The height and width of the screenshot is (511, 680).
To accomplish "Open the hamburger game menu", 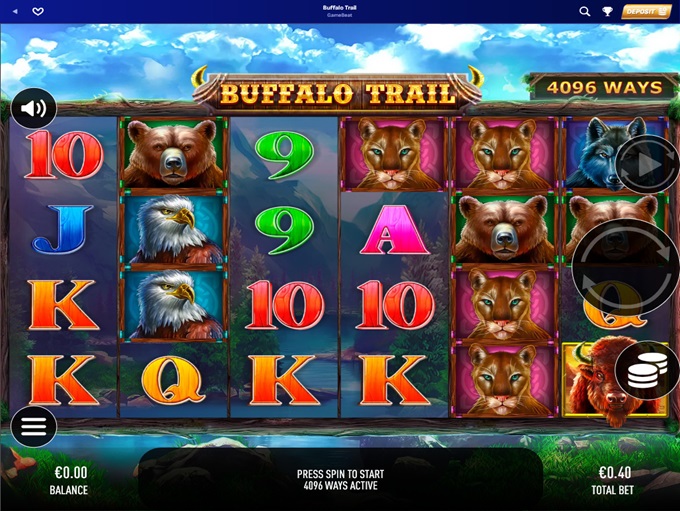I will coord(34,427).
